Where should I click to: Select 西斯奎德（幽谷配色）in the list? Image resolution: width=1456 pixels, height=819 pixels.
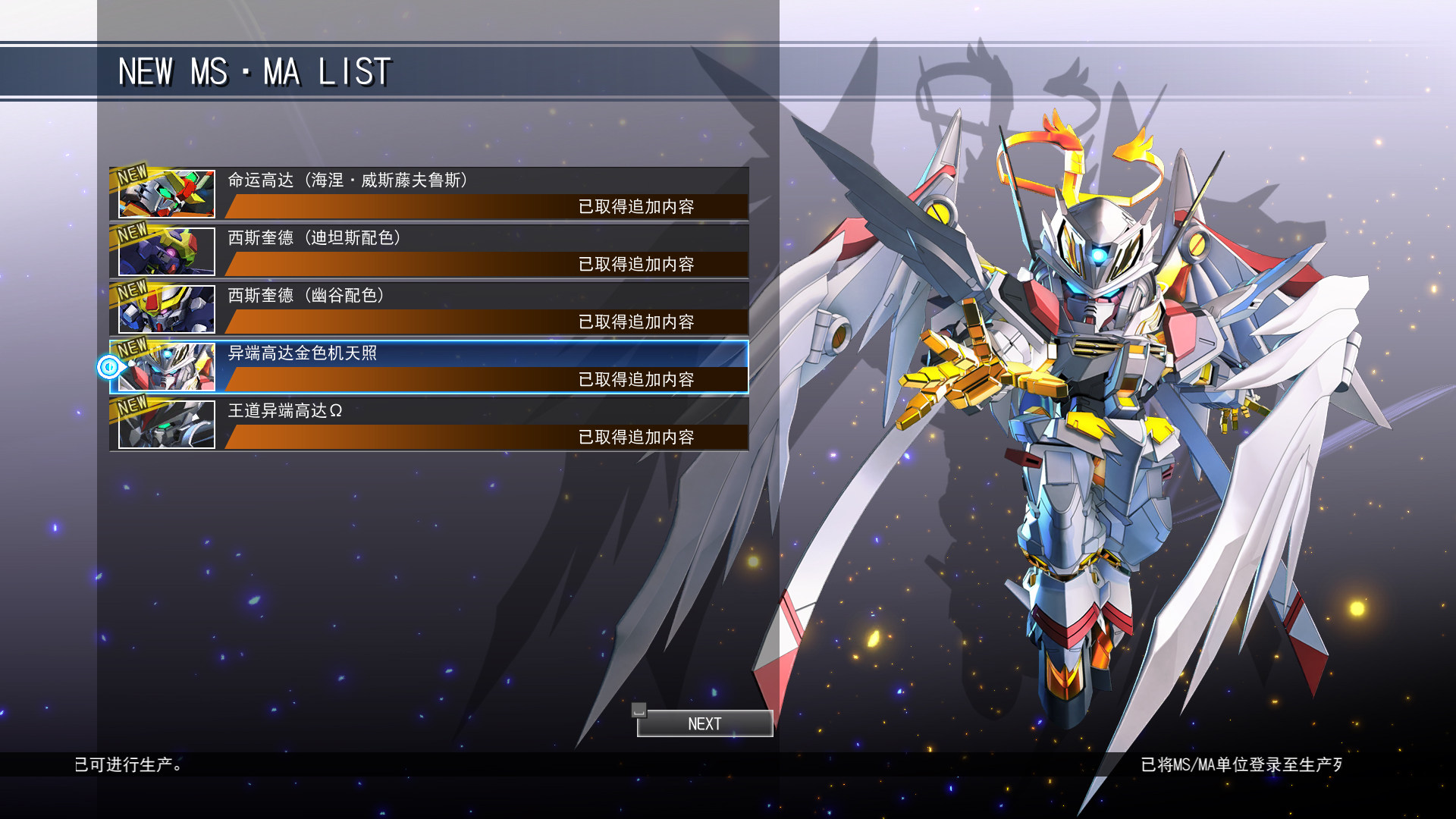[x=429, y=309]
